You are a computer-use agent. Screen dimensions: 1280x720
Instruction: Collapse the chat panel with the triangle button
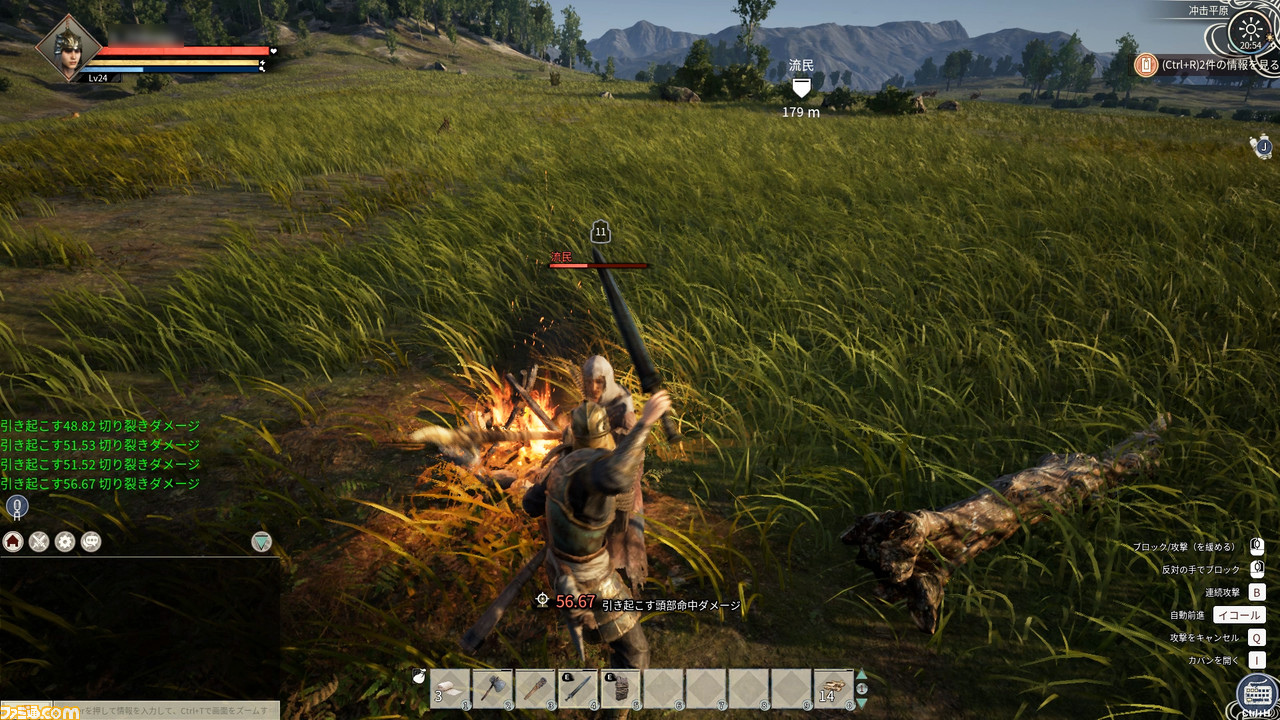tap(261, 542)
